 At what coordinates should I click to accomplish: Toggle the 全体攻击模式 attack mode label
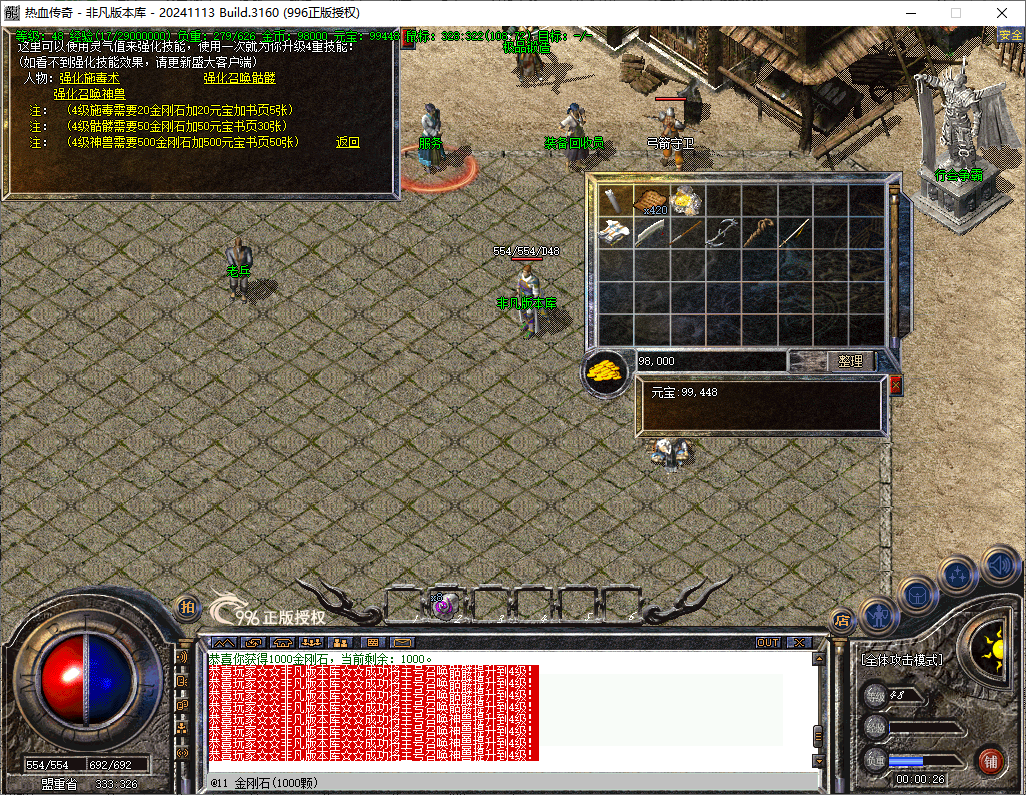click(x=901, y=660)
